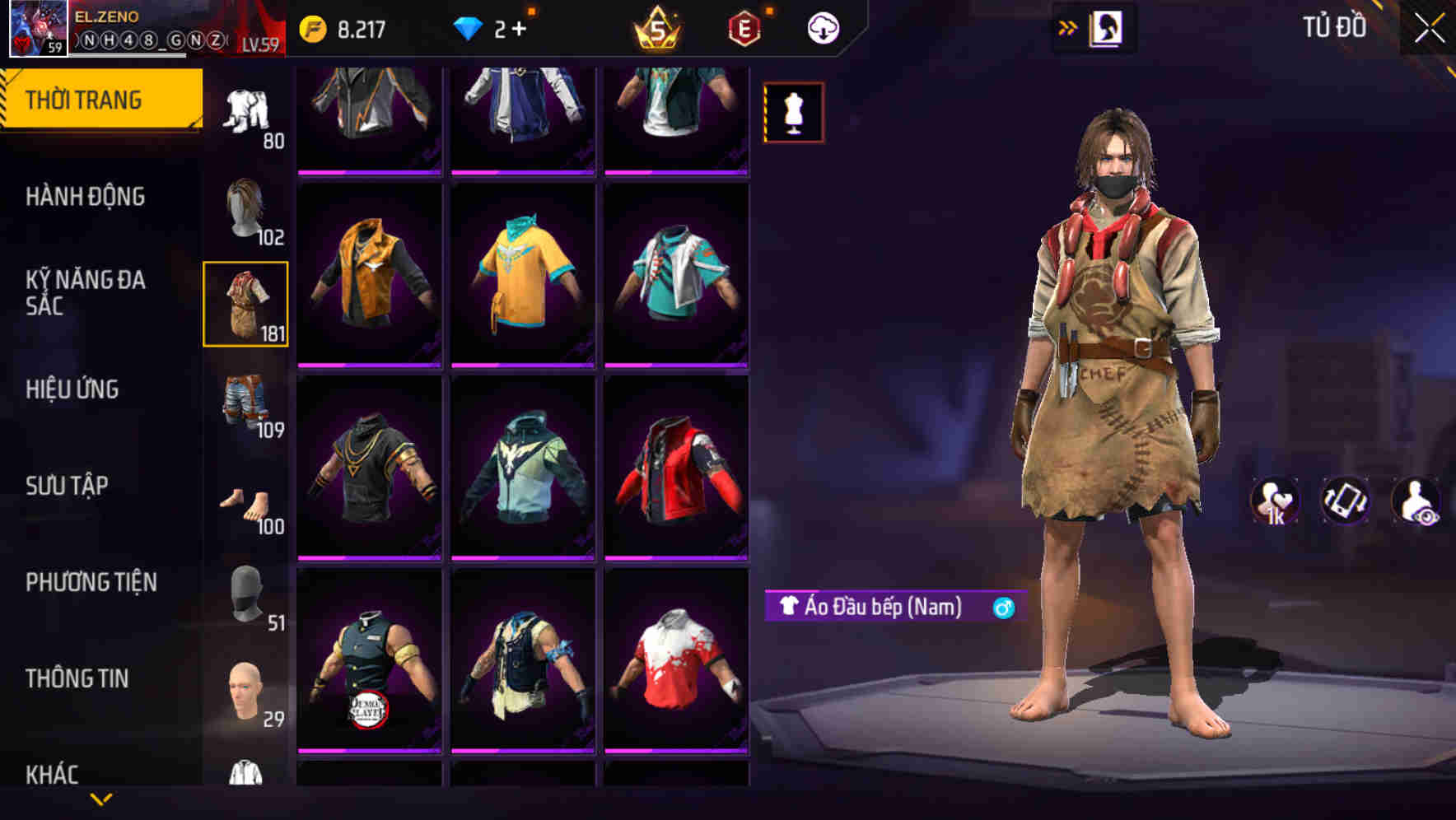Open the SƯU TẬP menu item
The image size is (1456, 820).
pyautogui.click(x=70, y=486)
